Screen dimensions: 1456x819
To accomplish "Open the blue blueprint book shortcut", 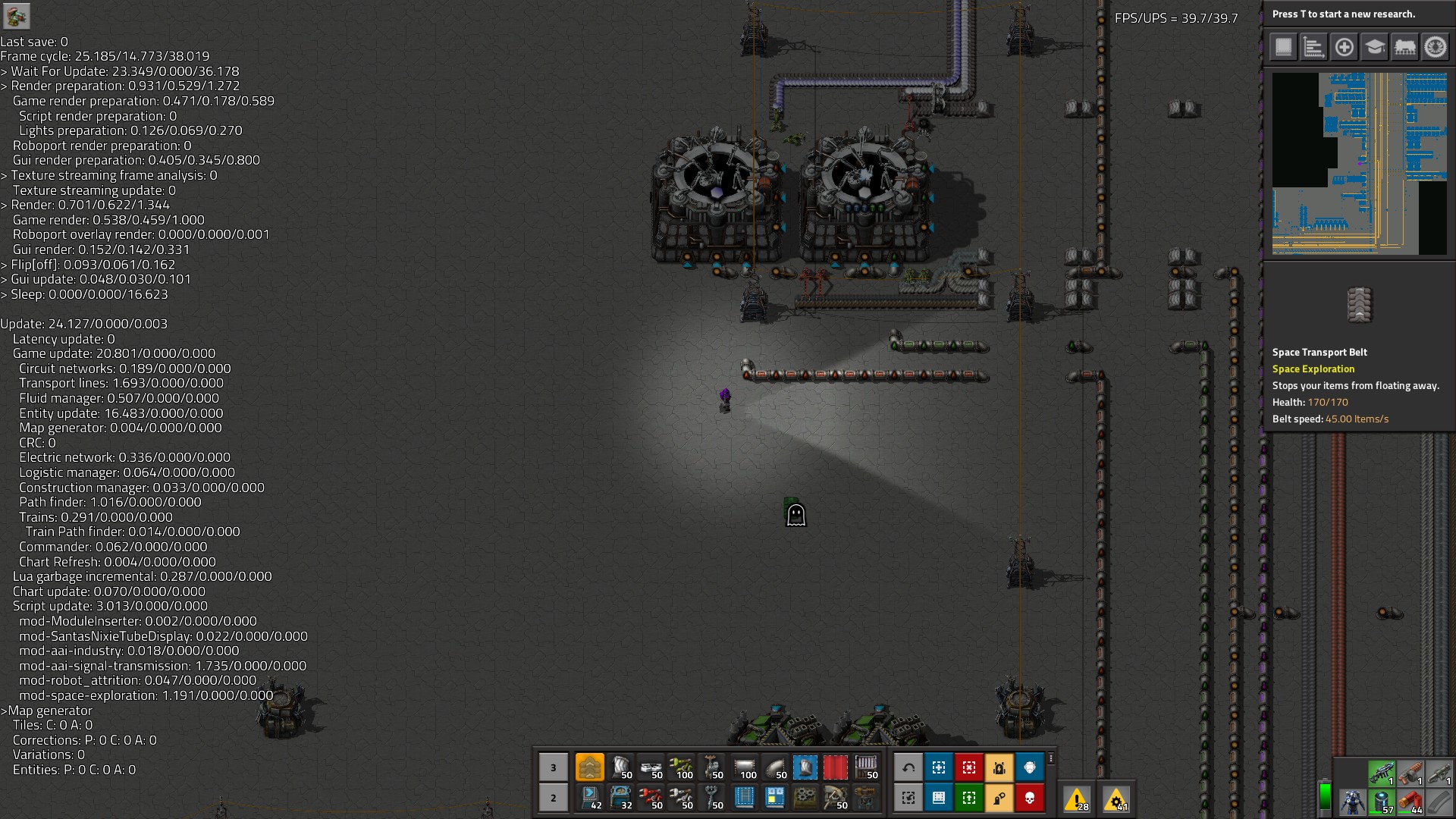I will (939, 798).
